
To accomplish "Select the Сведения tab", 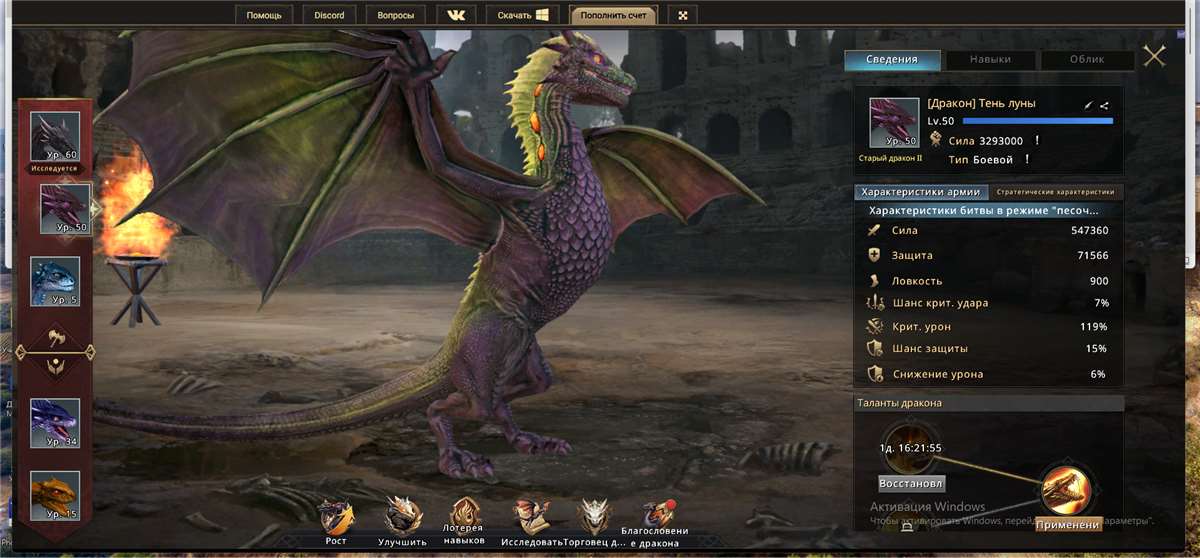I will [892, 59].
